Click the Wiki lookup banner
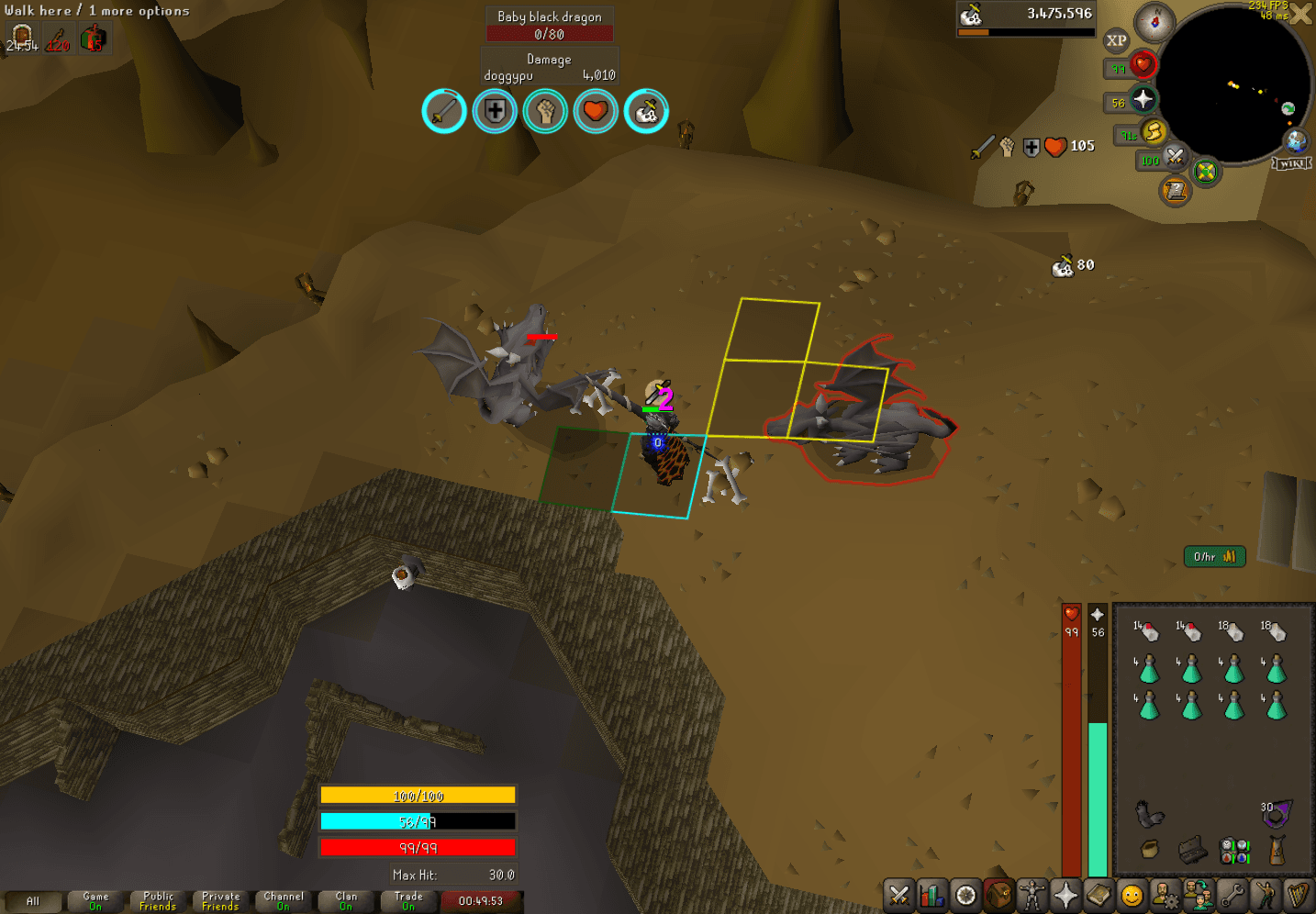 click(1291, 163)
